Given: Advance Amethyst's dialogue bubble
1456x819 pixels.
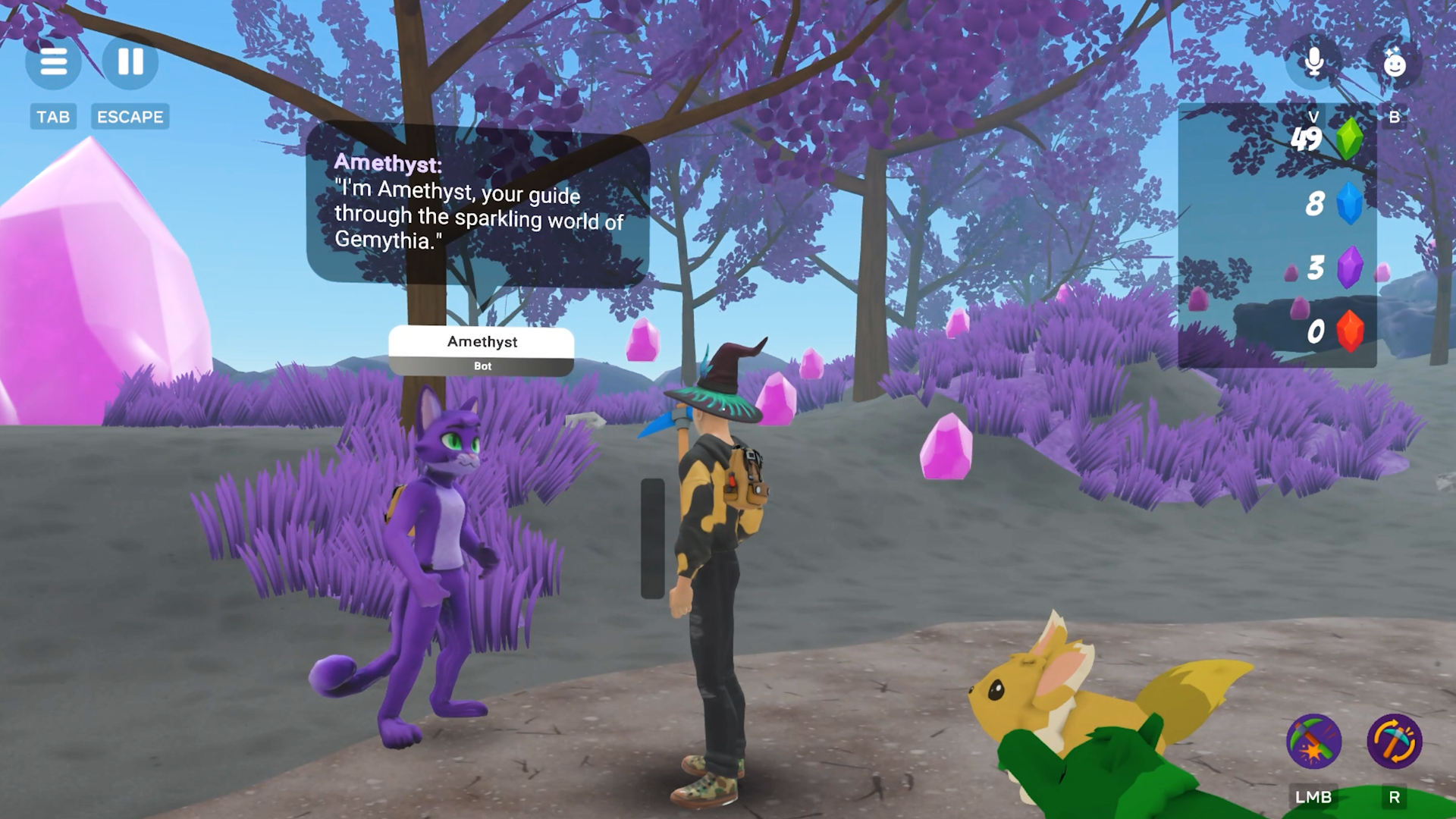Looking at the screenshot, I should coord(478,203).
